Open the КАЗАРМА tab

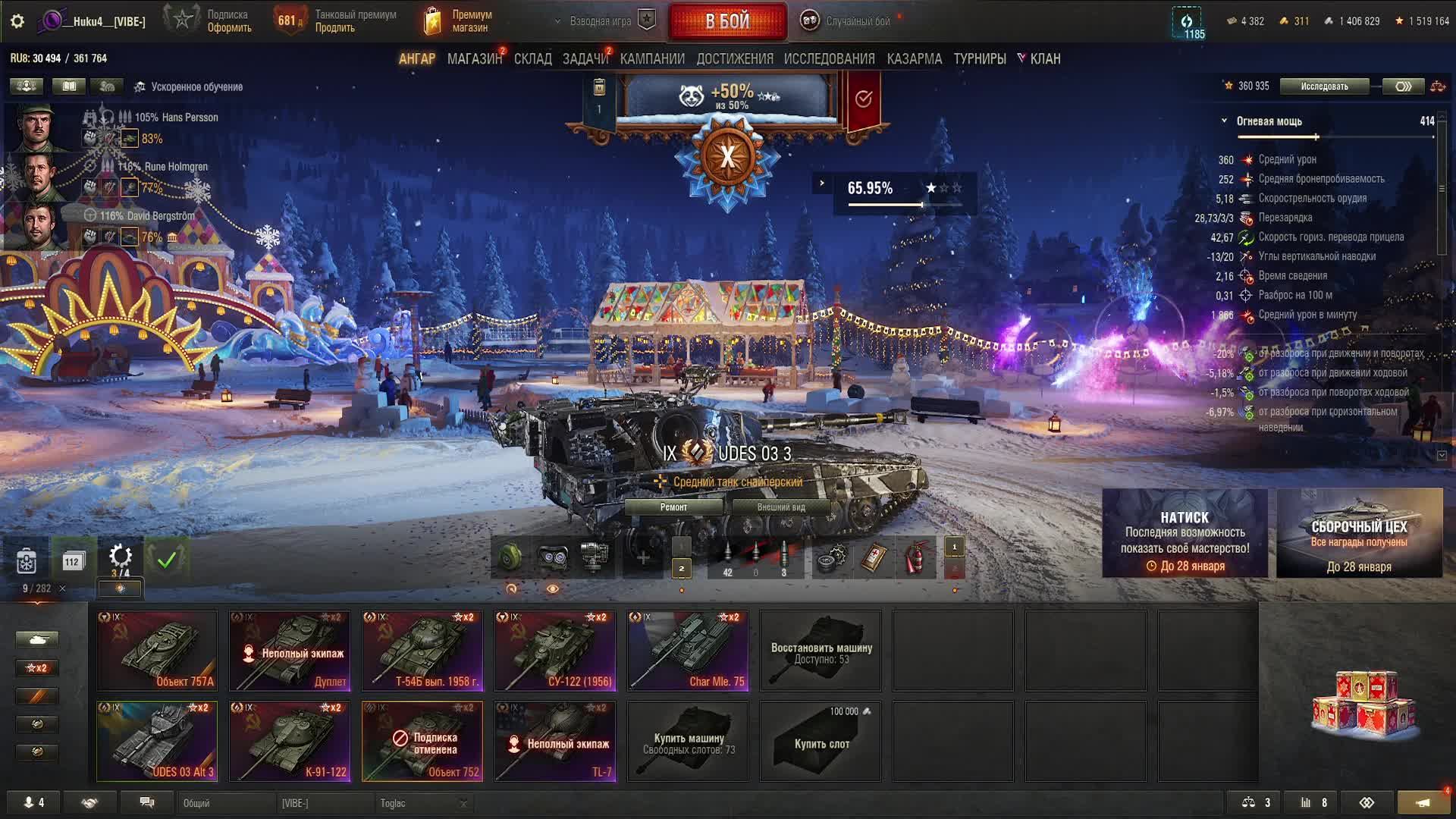point(914,59)
